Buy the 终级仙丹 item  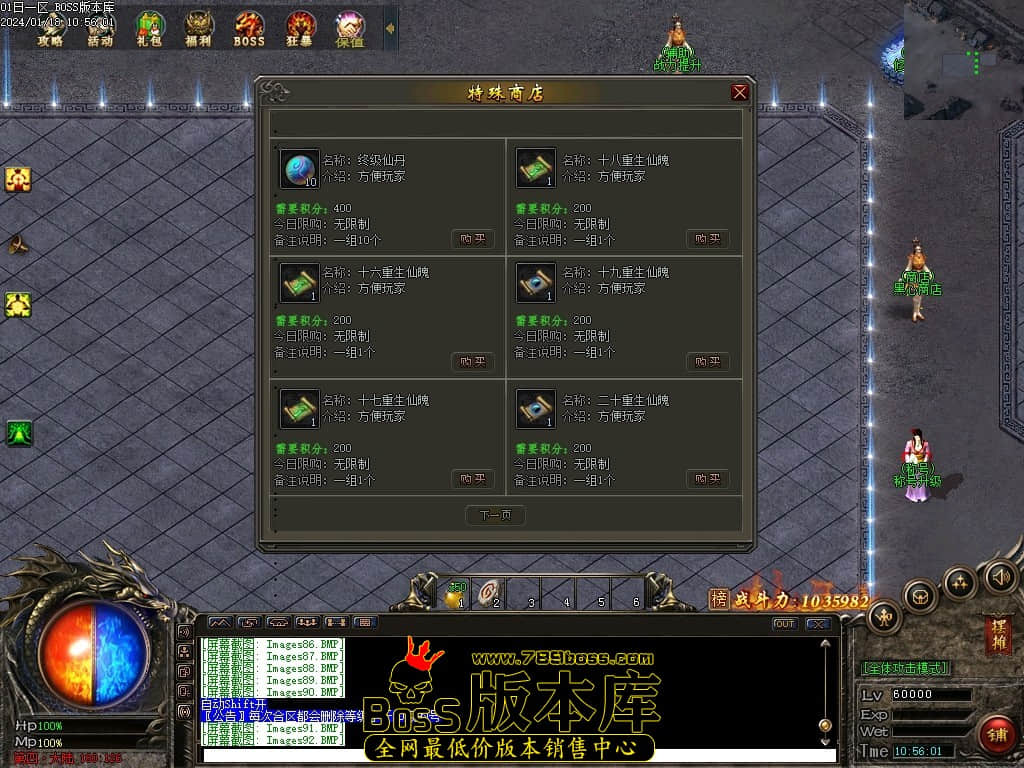pyautogui.click(x=472, y=239)
